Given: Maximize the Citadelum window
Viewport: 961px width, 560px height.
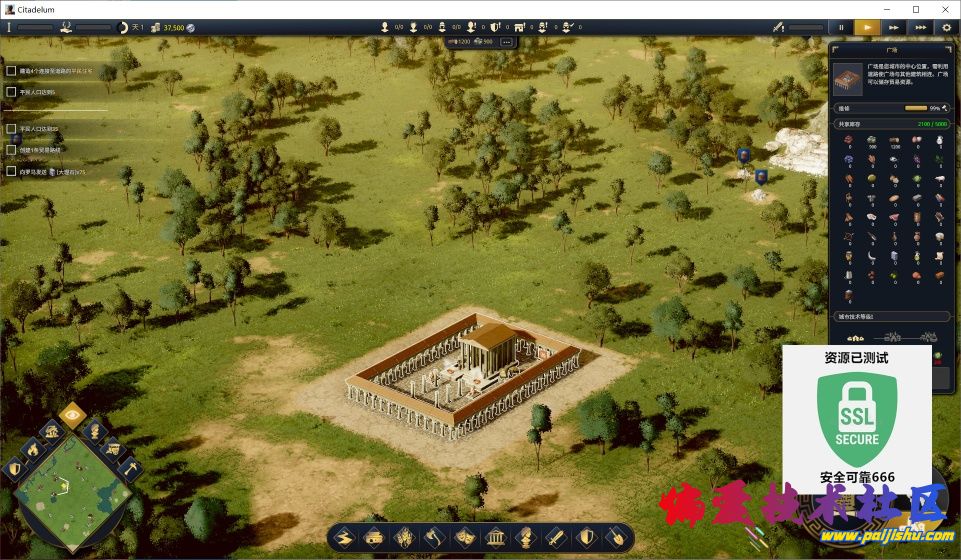Looking at the screenshot, I should (x=916, y=9).
